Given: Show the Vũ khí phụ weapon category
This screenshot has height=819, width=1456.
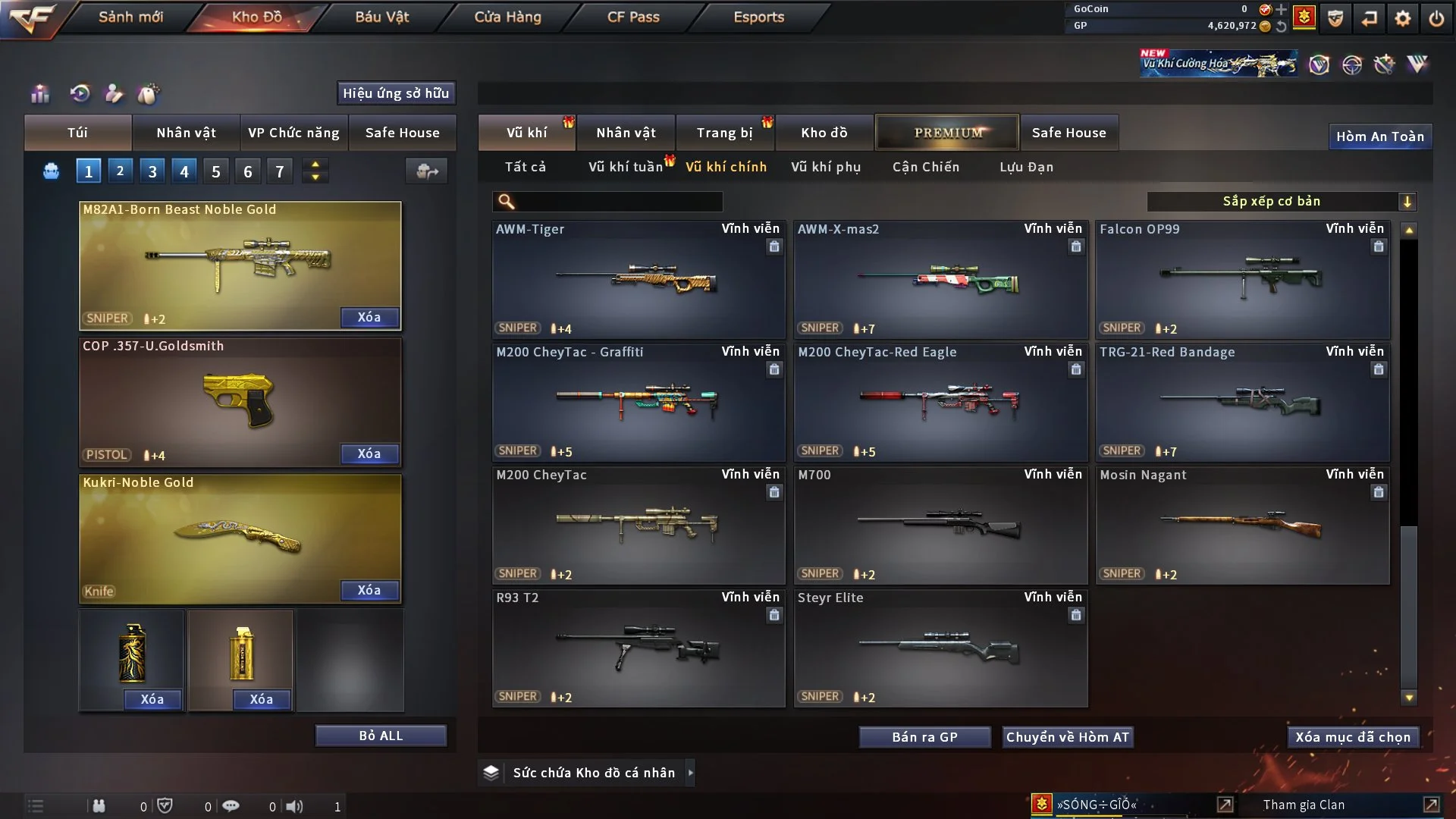Looking at the screenshot, I should [825, 167].
